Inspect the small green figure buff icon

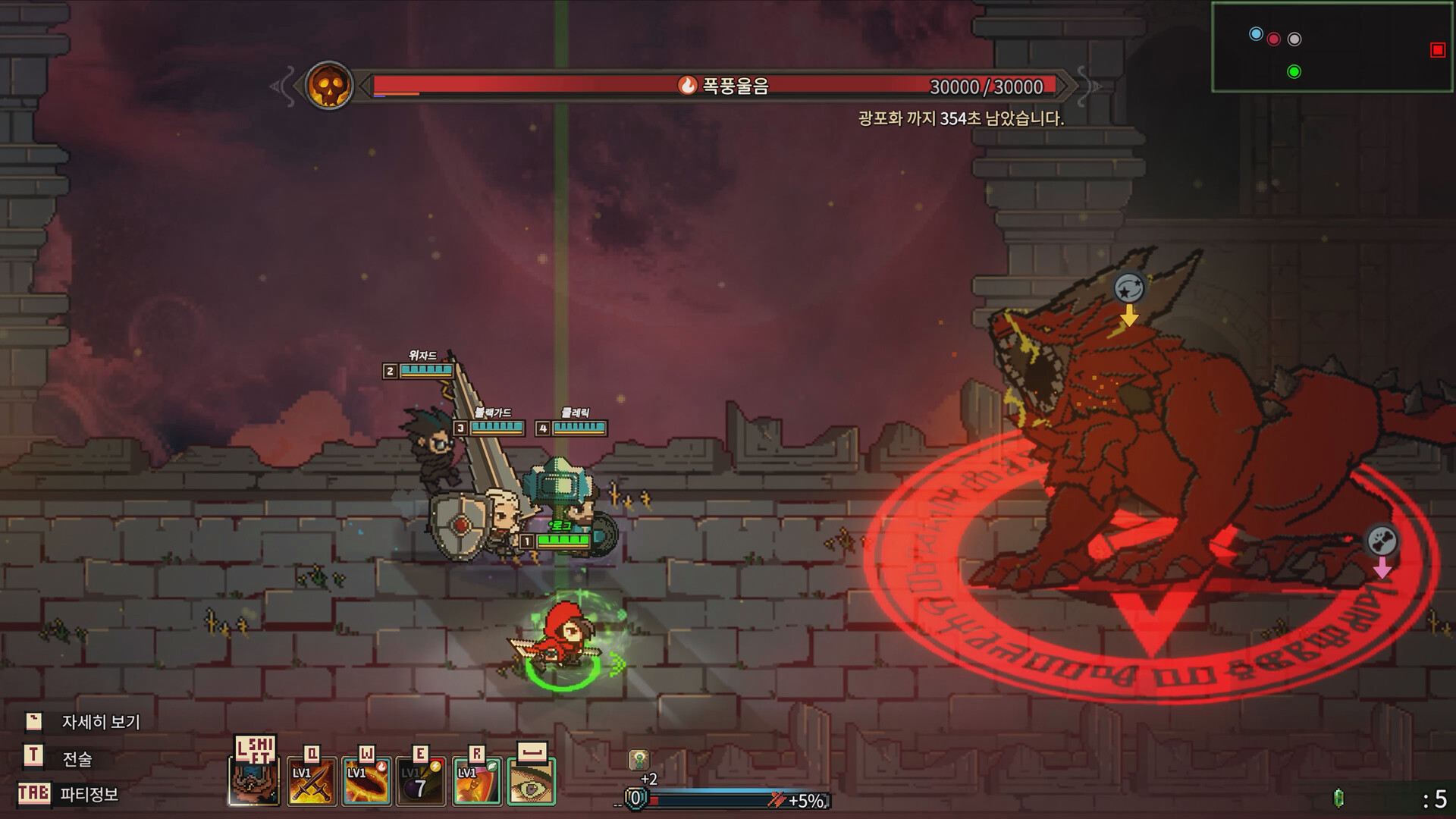(x=639, y=760)
